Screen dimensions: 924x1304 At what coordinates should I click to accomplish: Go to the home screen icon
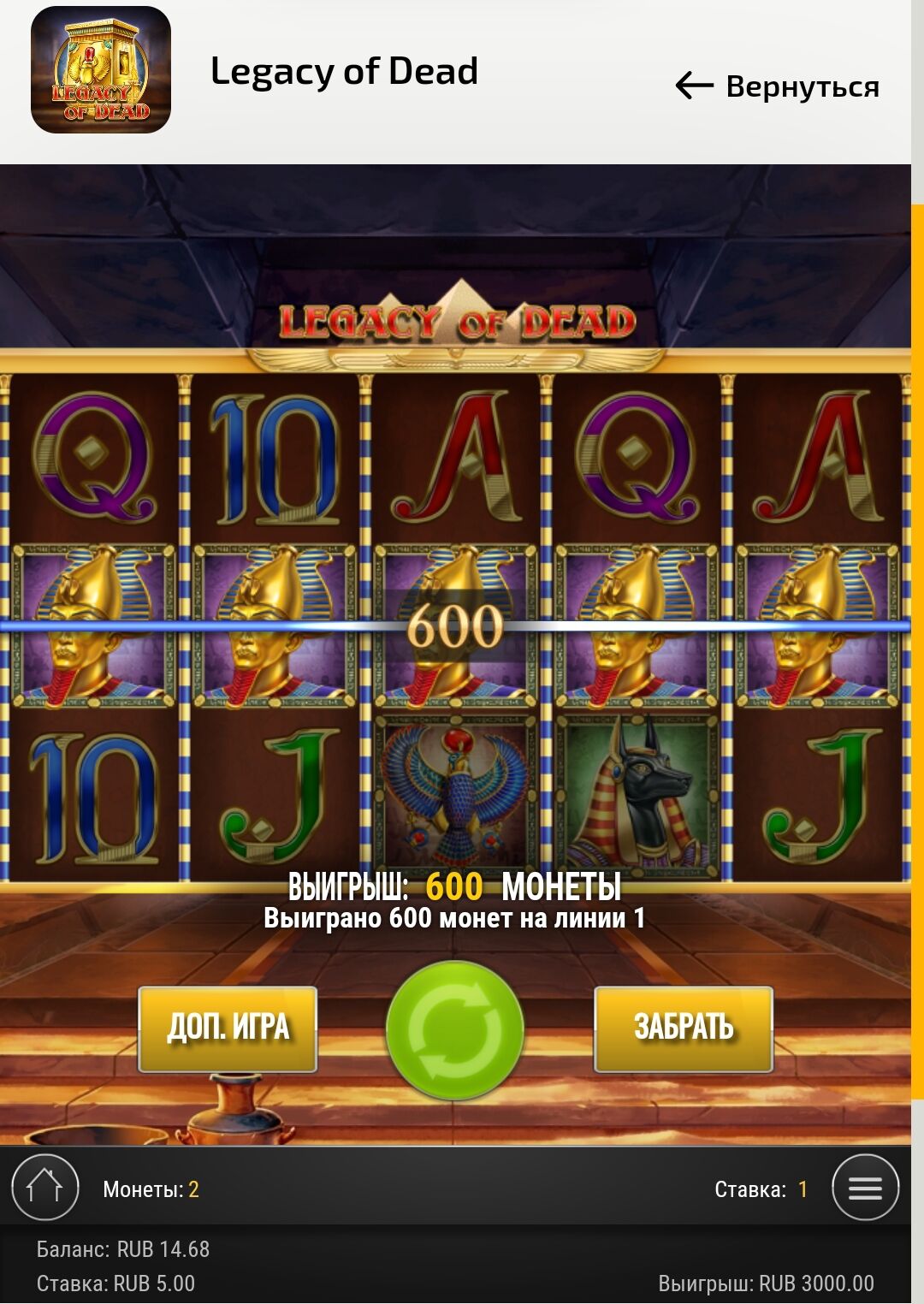tap(45, 1188)
